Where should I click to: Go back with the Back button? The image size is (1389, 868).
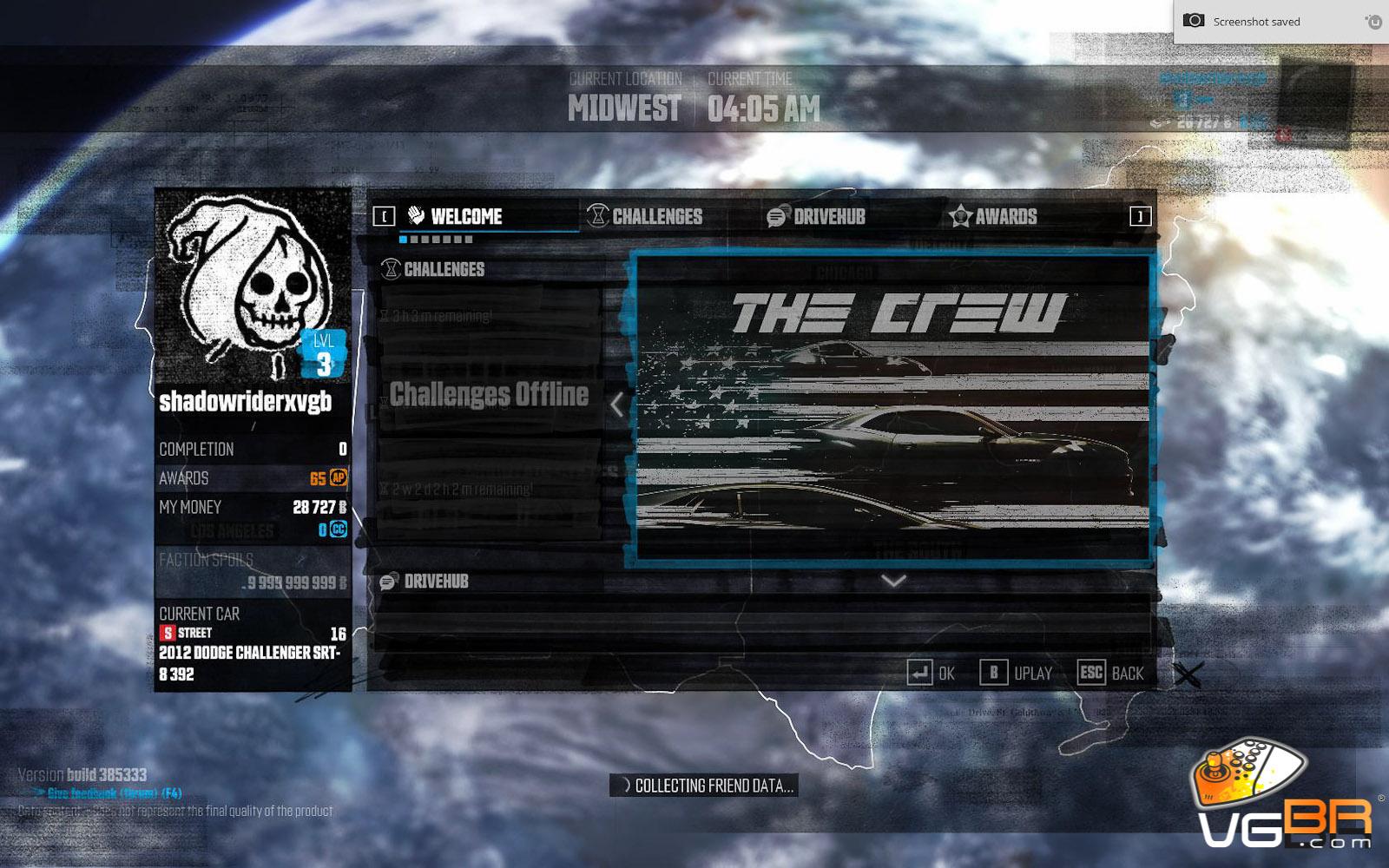[1112, 673]
